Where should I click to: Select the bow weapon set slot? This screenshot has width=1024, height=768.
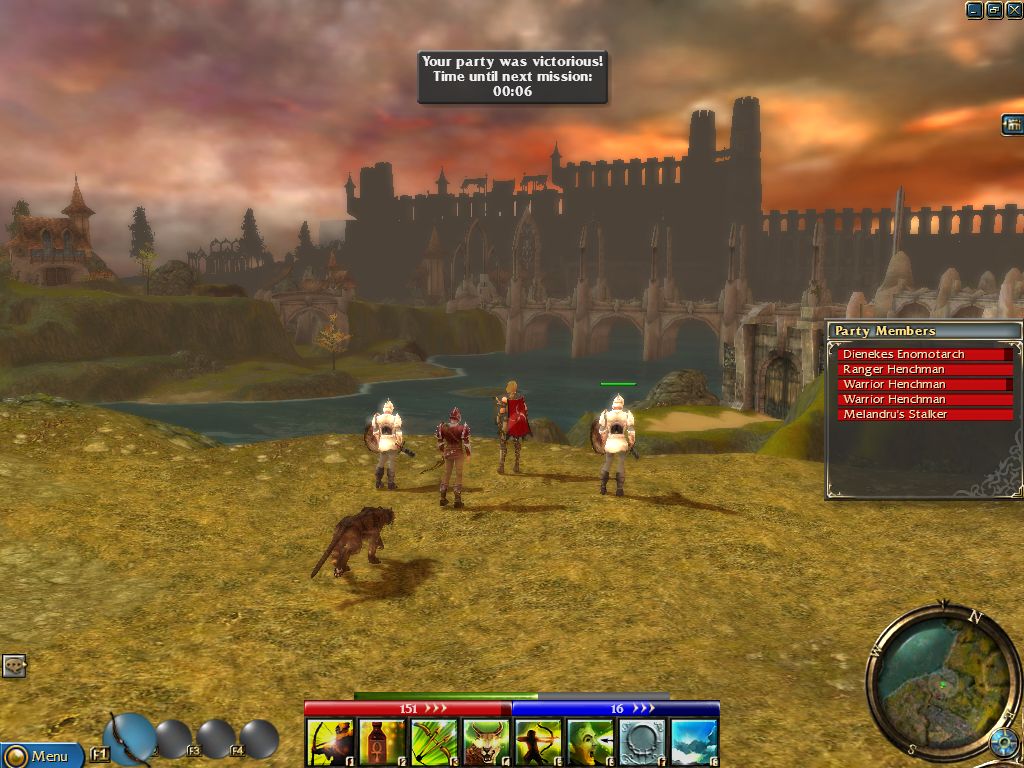click(129, 737)
